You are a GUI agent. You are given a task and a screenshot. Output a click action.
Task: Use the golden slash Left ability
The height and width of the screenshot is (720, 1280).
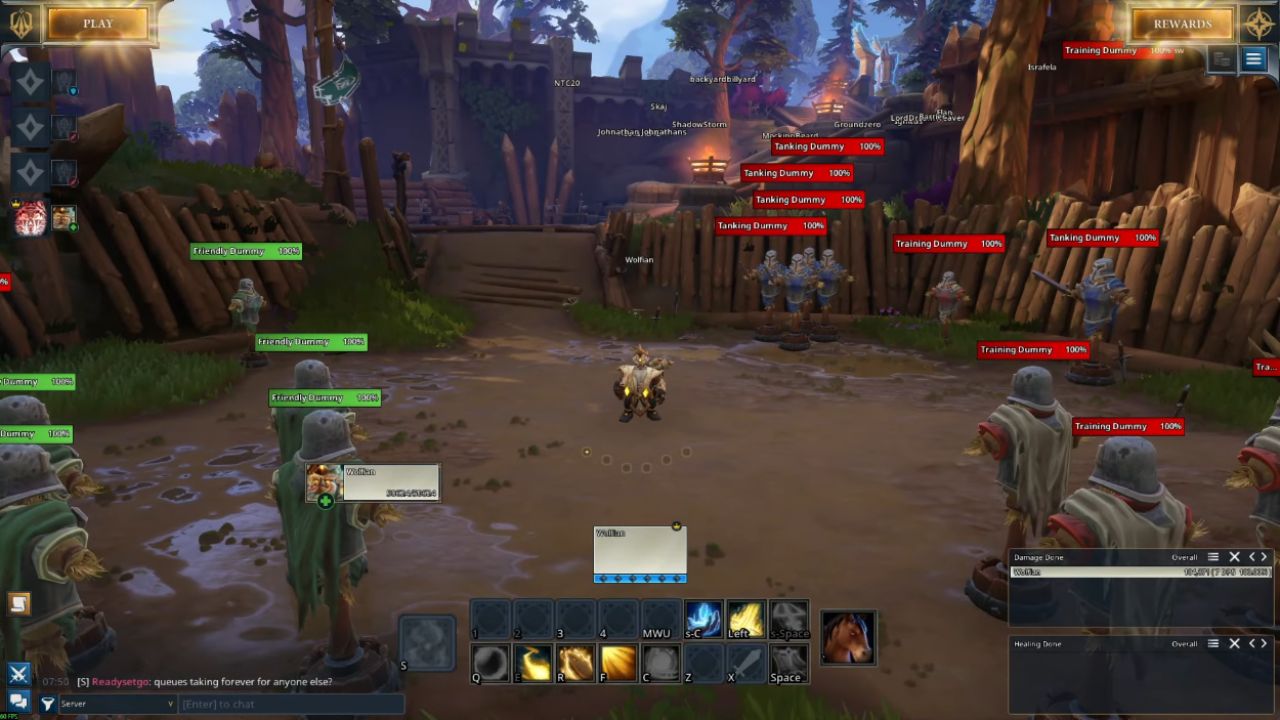tap(745, 619)
